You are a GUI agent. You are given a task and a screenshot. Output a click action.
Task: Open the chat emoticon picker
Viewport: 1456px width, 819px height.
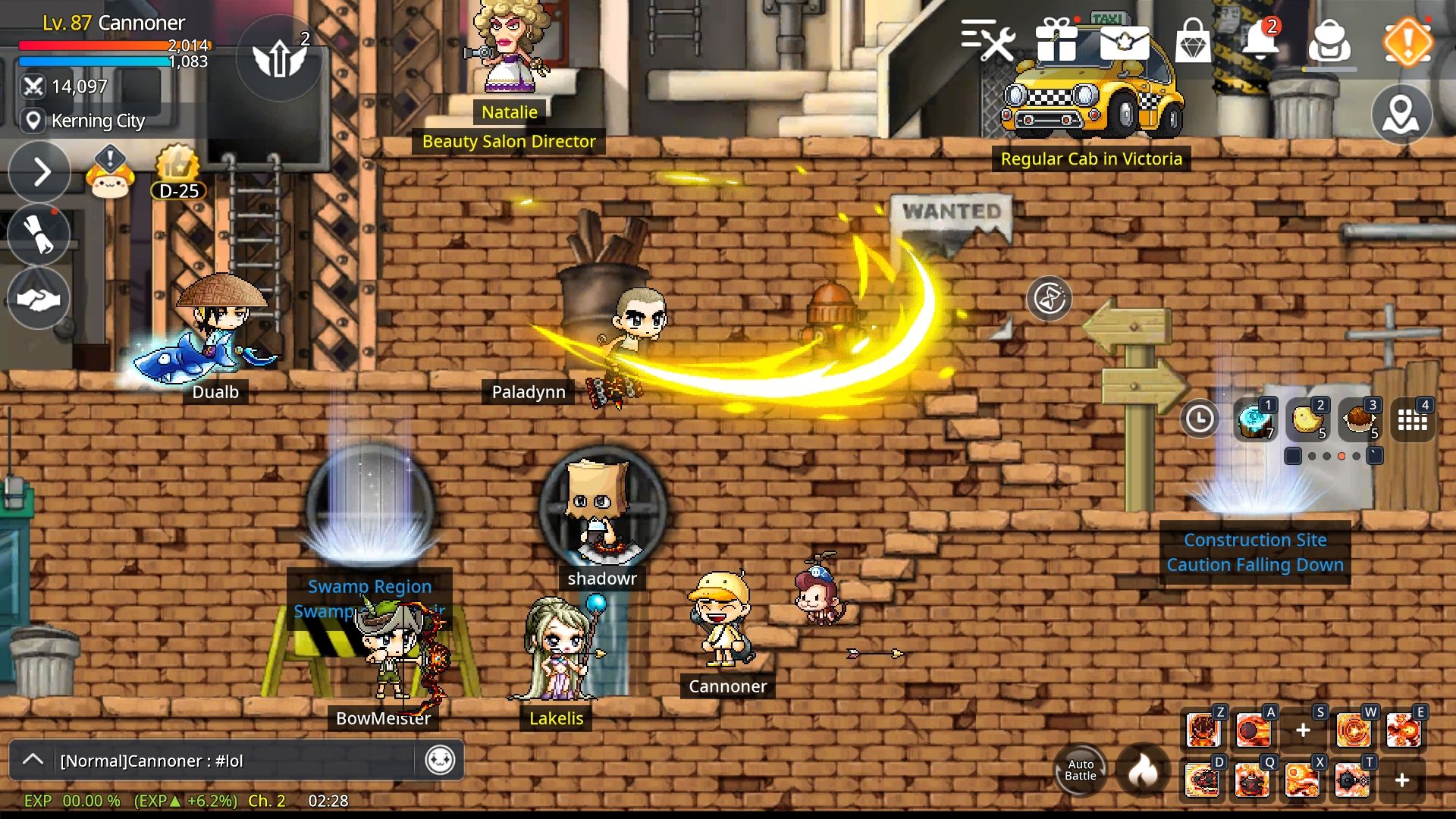(x=440, y=760)
